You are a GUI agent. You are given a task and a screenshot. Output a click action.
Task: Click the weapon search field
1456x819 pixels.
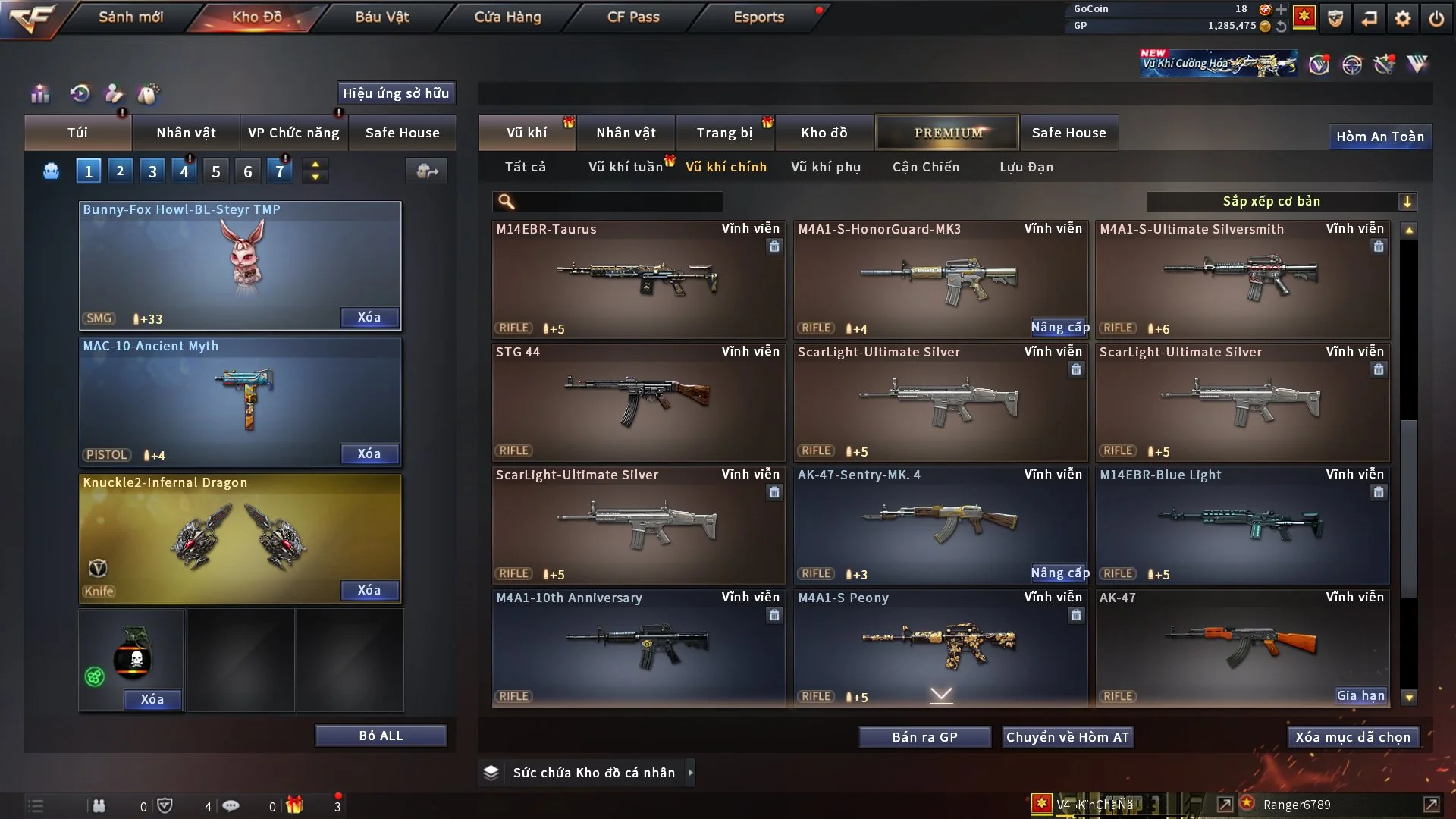[x=618, y=202]
